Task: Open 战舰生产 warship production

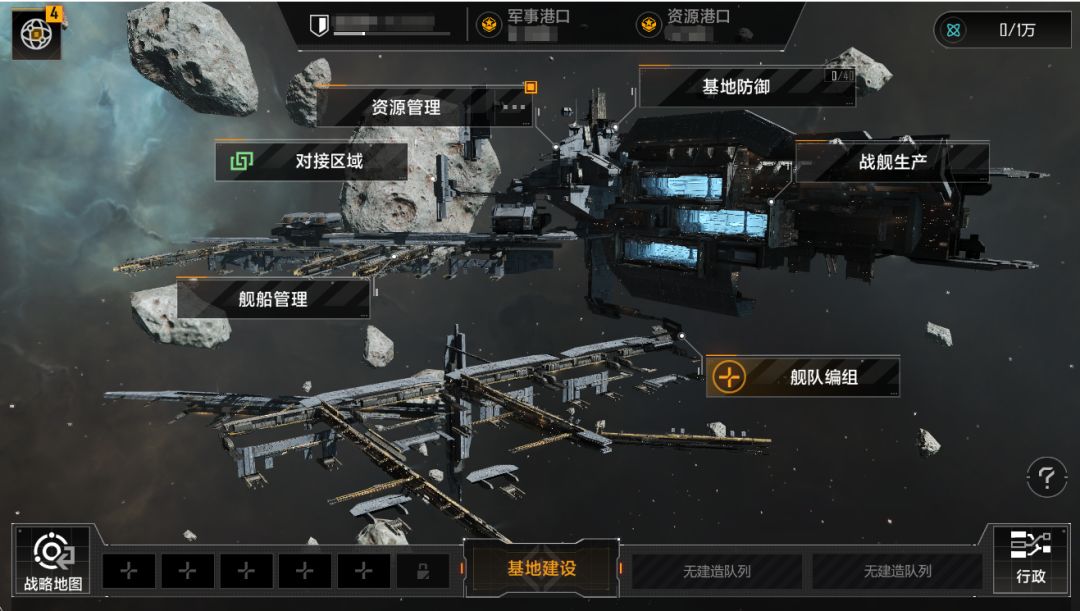Action: coord(892,162)
